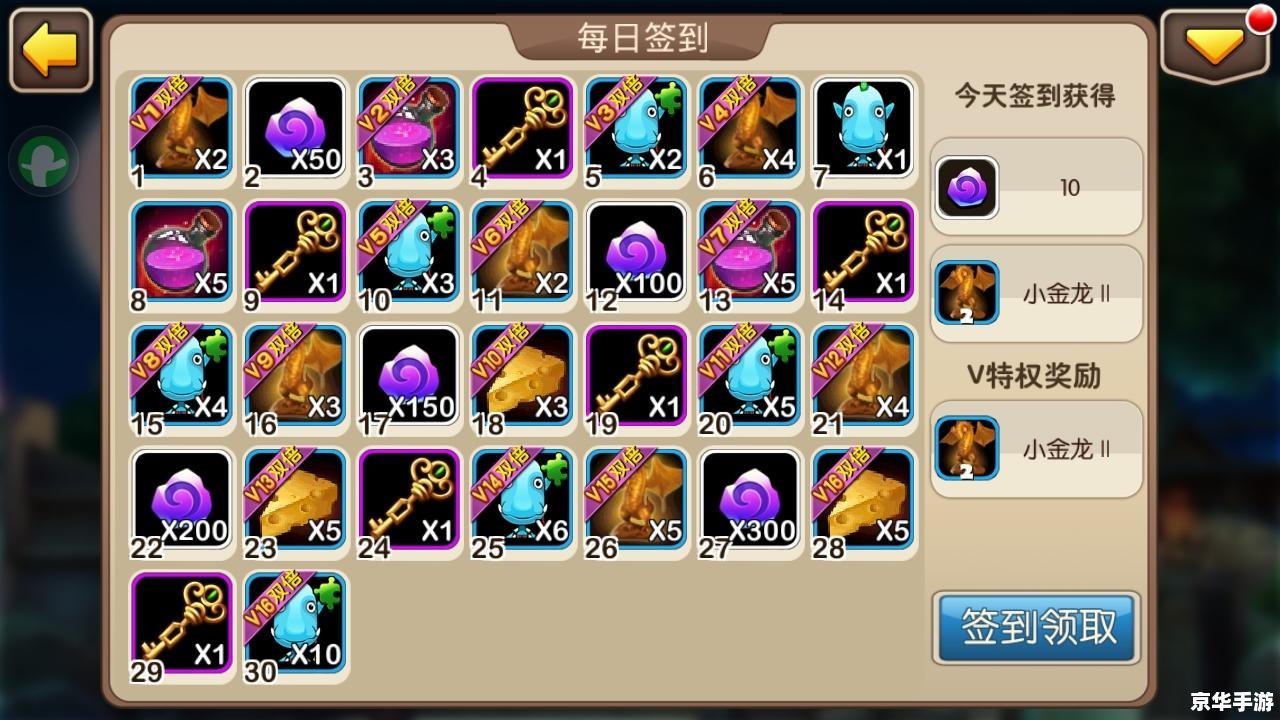Select day 12 purple gem X100 reward

637,253
